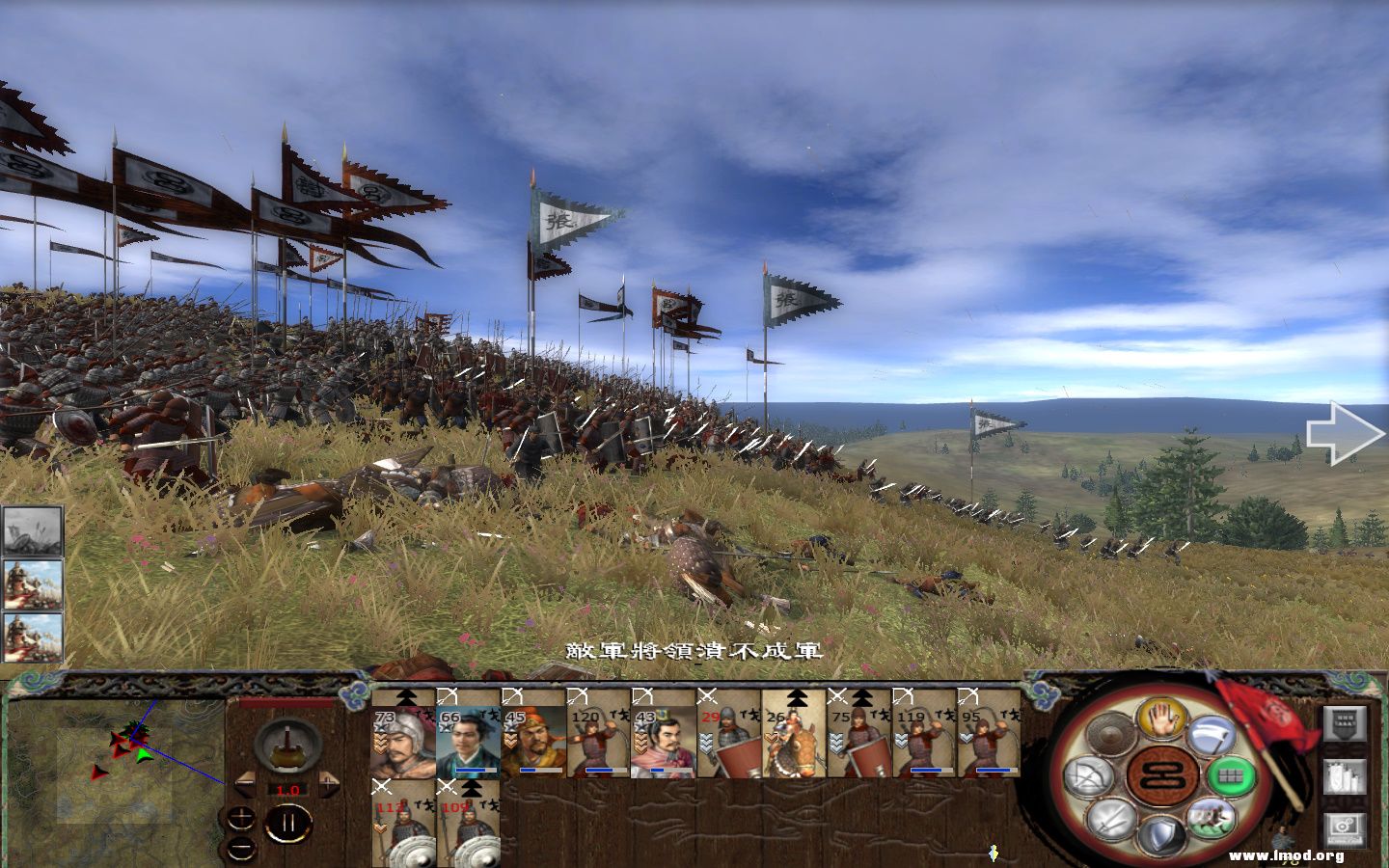The width and height of the screenshot is (1389, 868).
Task: Select the charging cavalry icon on radial panel
Action: pyautogui.click(x=1214, y=819)
